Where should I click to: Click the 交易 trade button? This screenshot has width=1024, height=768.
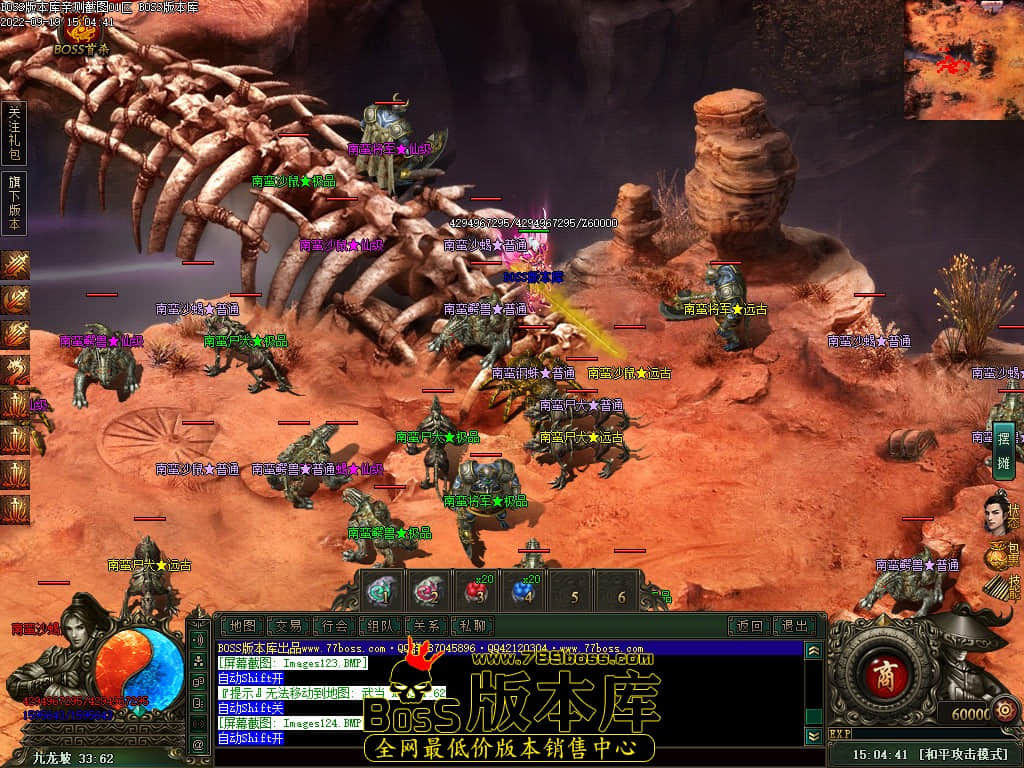click(x=288, y=626)
